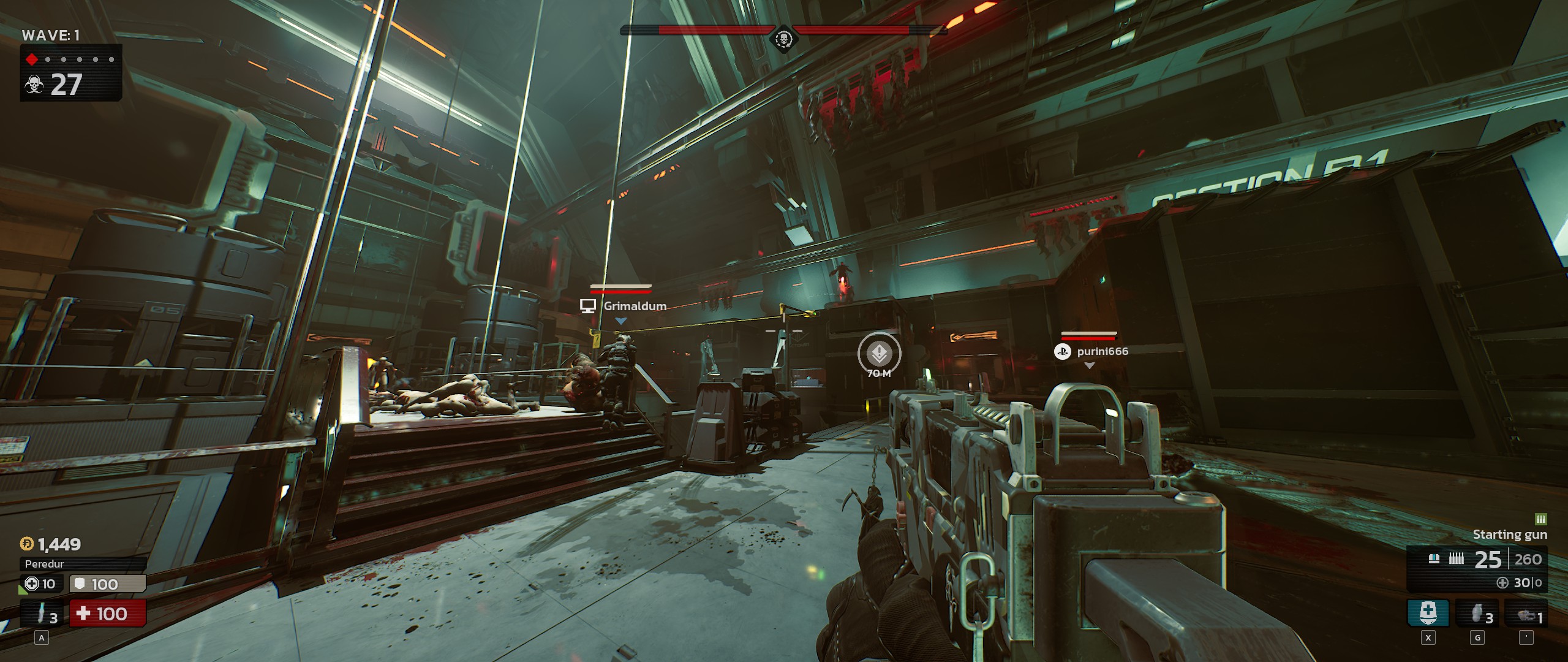
Task: Click the boss skull emblem
Action: [x=783, y=40]
